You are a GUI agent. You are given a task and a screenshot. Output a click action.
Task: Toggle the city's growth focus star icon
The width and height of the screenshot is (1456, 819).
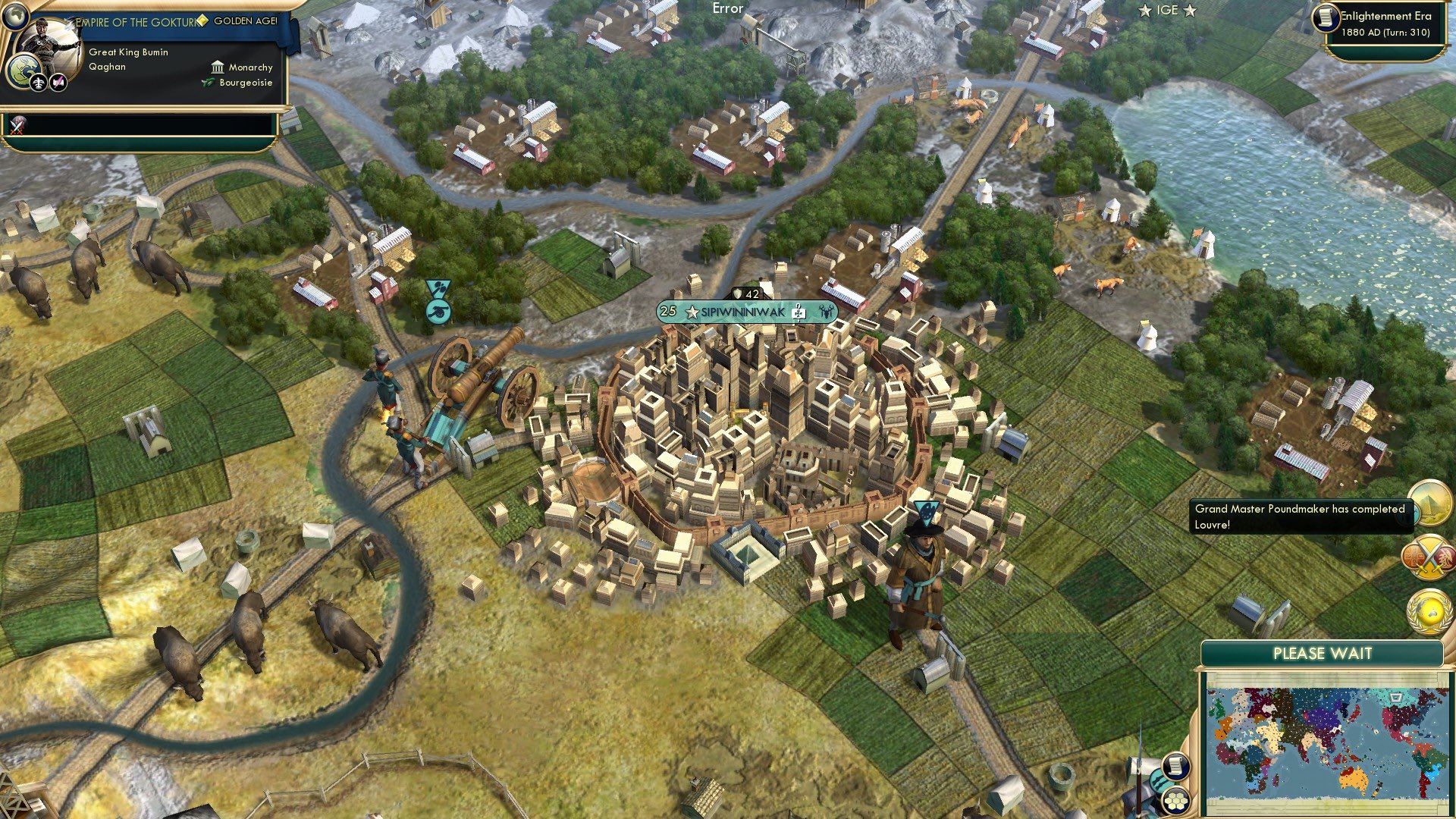coord(691,311)
